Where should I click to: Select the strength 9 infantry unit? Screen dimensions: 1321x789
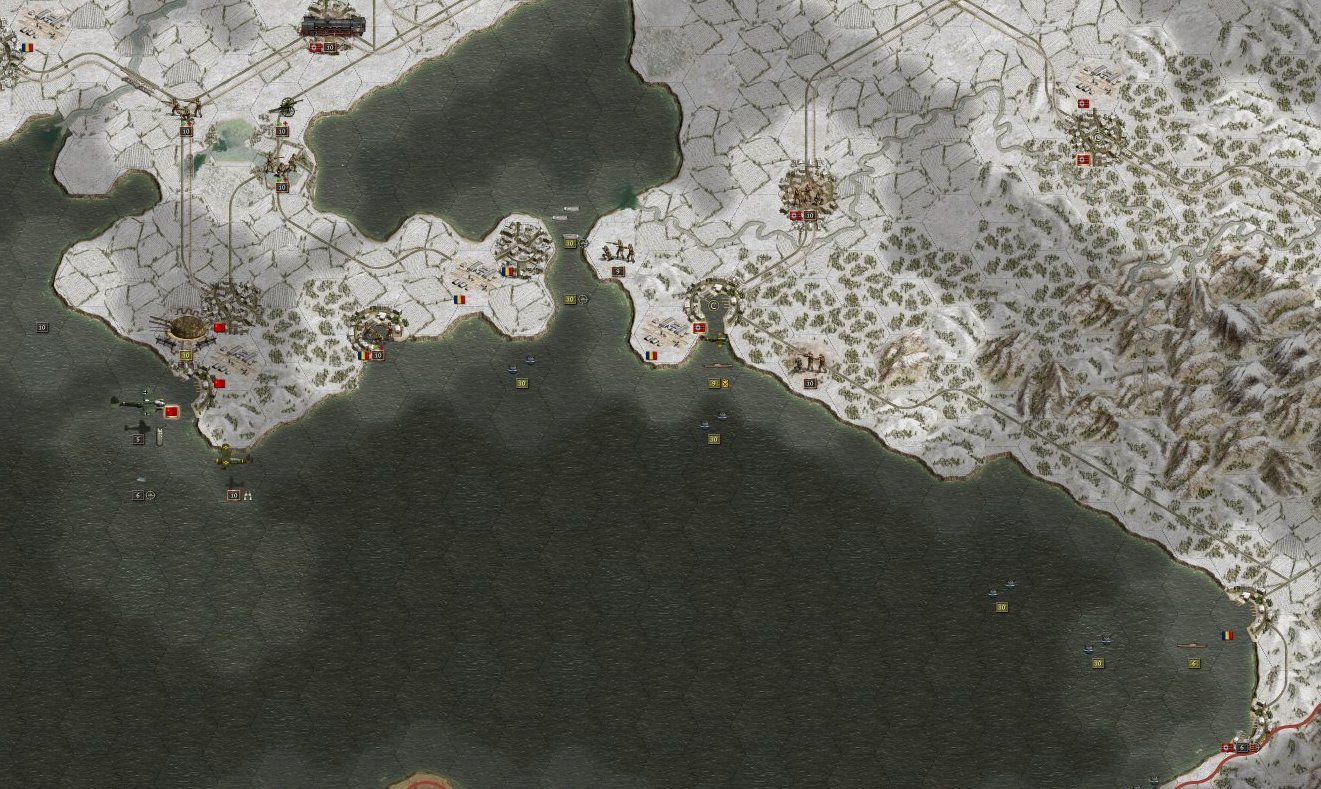[x=618, y=251]
